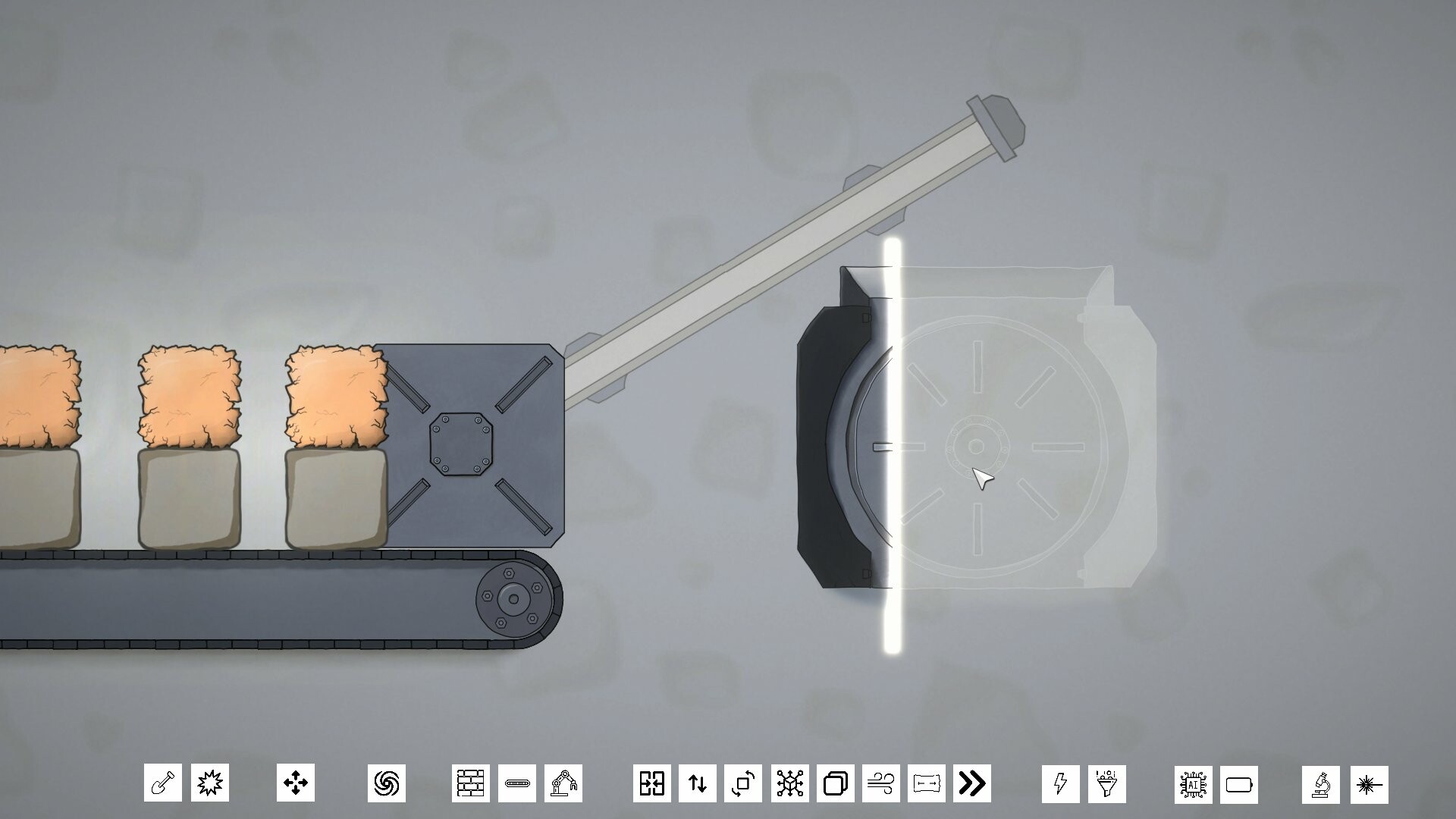Open the brick wall building tool
This screenshot has width=1456, height=819.
tap(472, 783)
